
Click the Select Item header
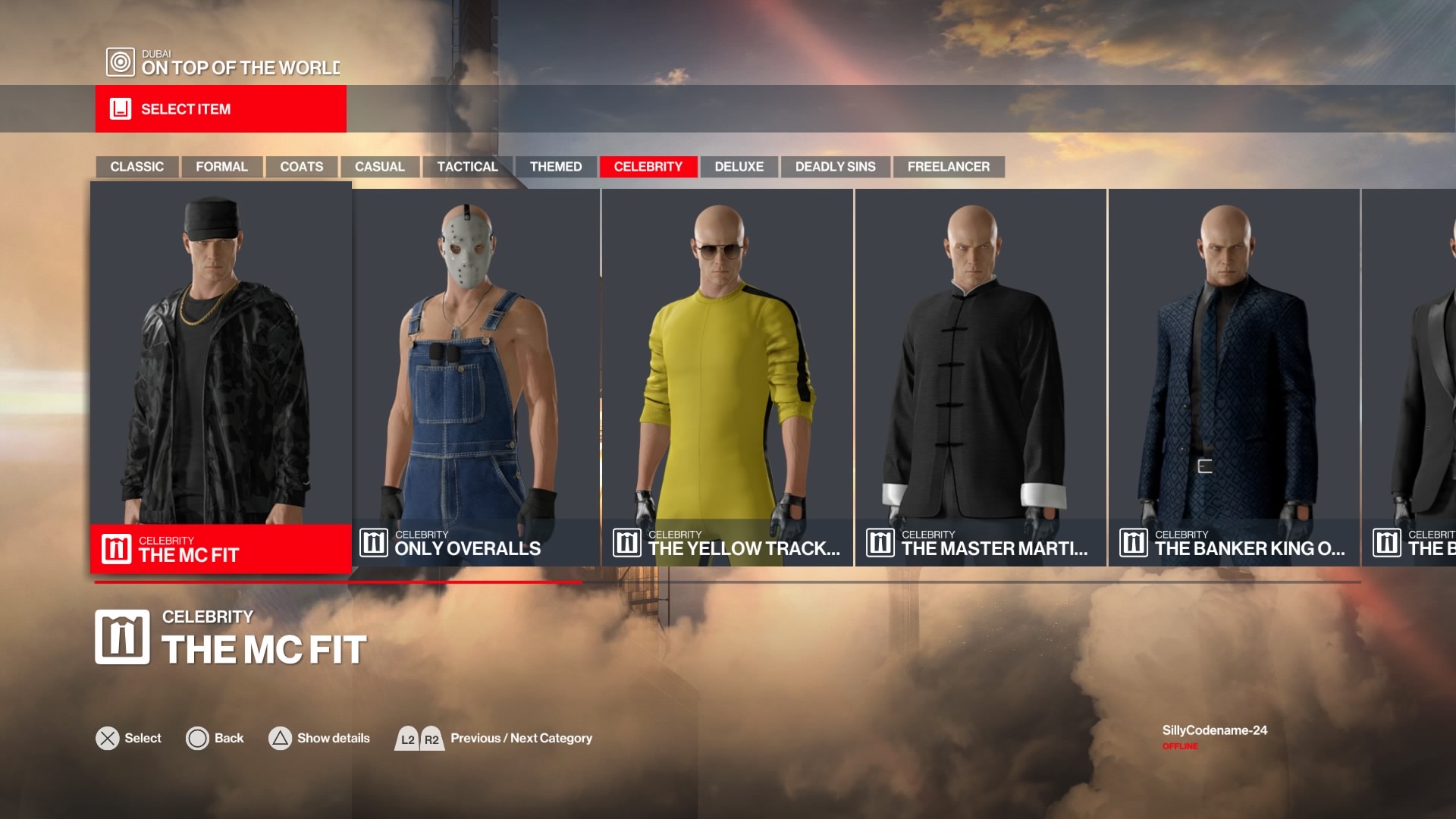pos(221,109)
